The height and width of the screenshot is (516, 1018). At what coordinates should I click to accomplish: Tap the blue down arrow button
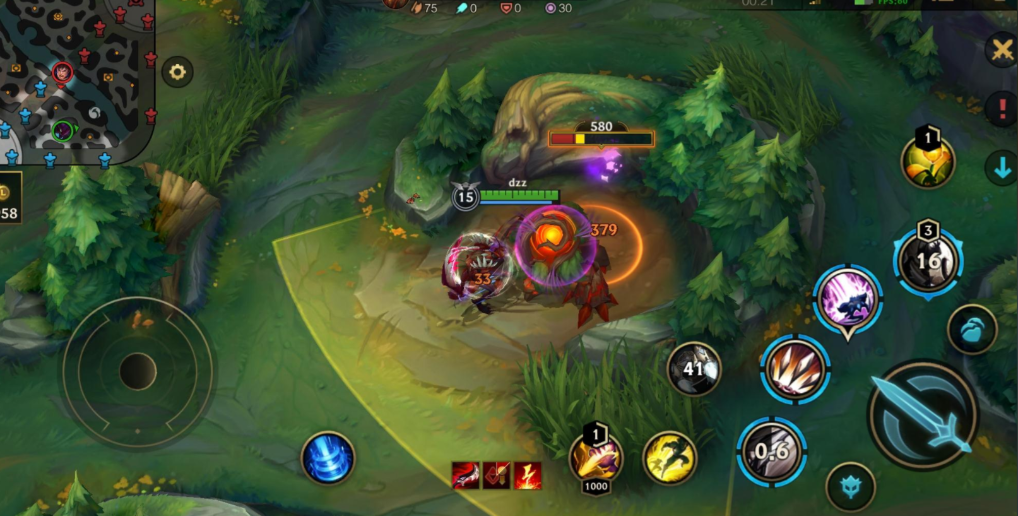pyautogui.click(x=1001, y=168)
